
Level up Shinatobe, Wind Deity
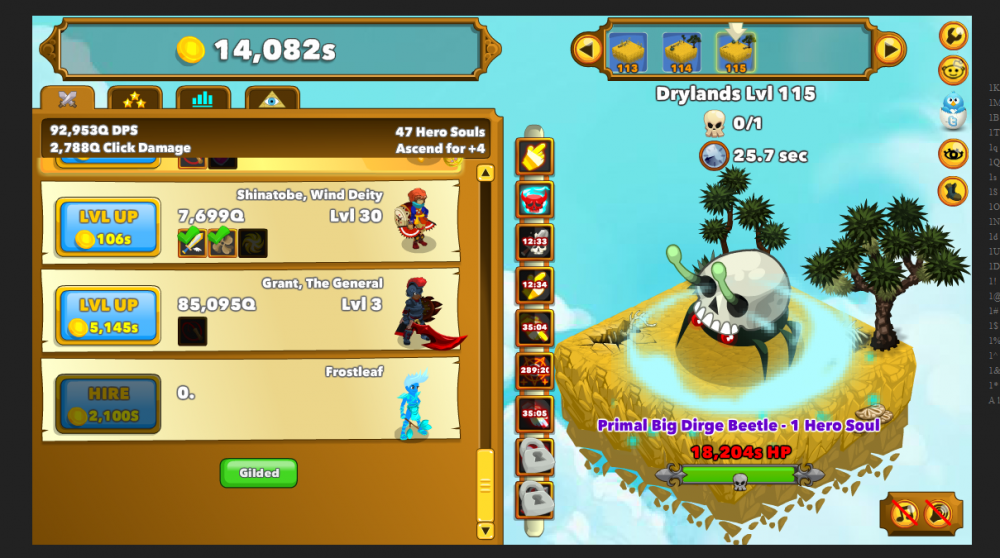point(108,226)
